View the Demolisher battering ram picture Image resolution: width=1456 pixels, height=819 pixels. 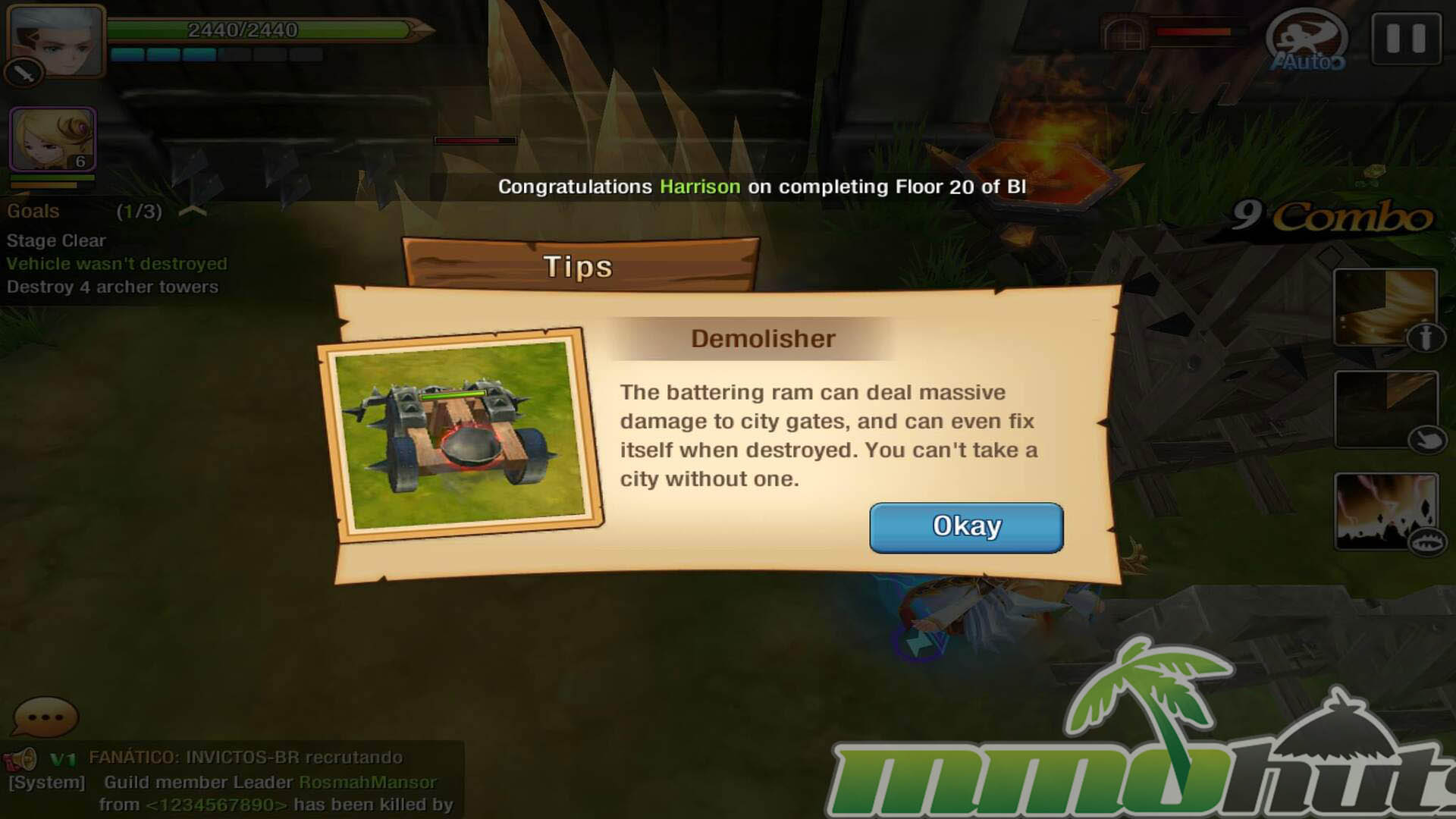click(460, 435)
